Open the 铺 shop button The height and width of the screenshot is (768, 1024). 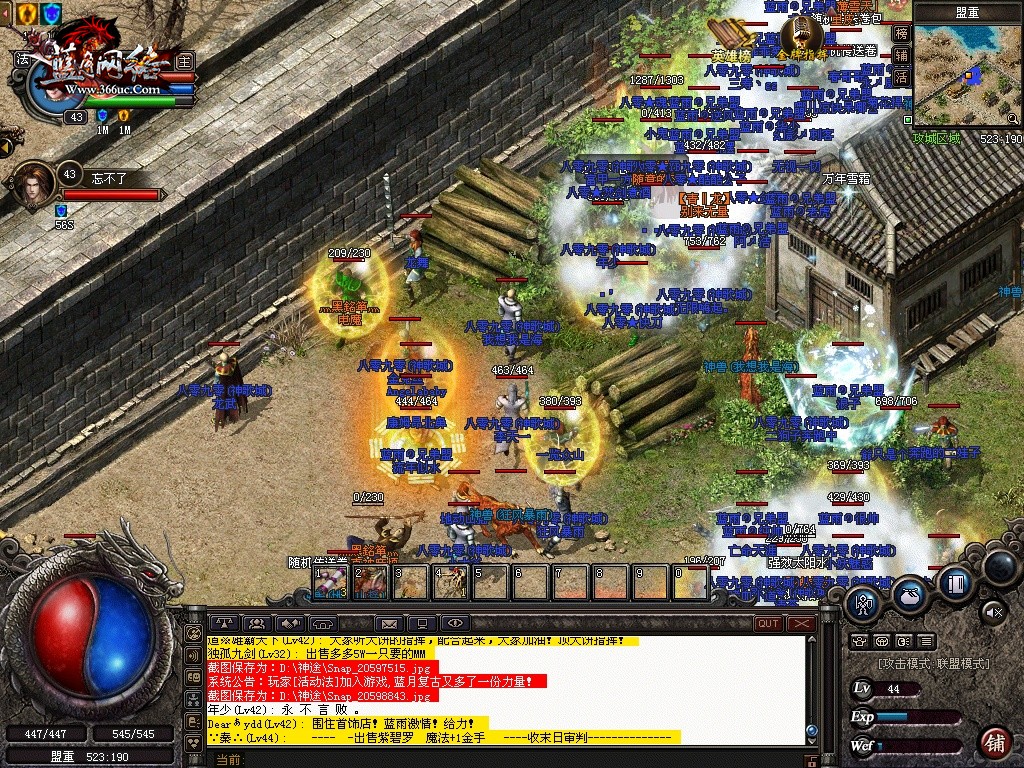(994, 742)
